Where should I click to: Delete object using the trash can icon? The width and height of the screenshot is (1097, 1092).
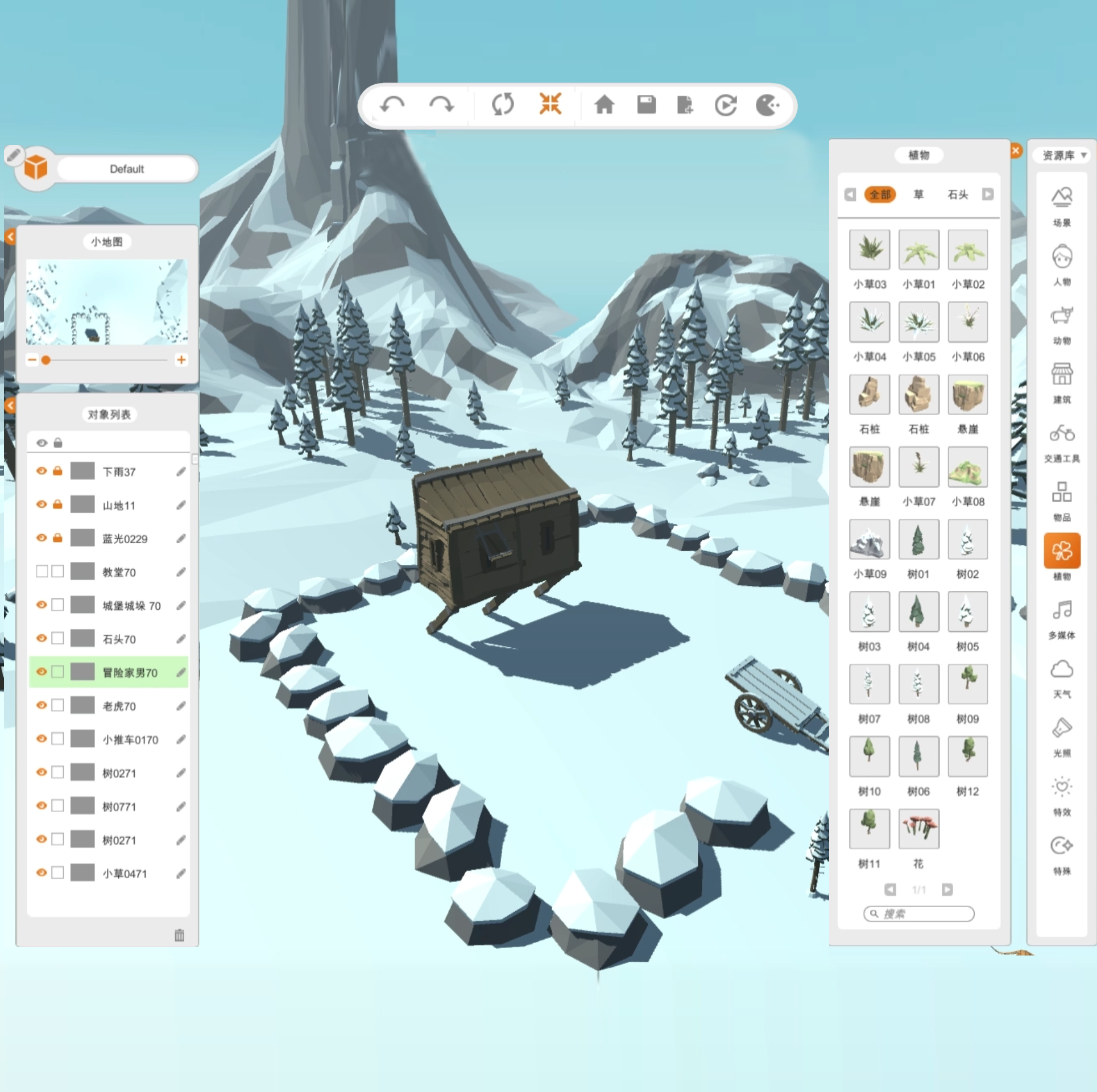point(179,935)
